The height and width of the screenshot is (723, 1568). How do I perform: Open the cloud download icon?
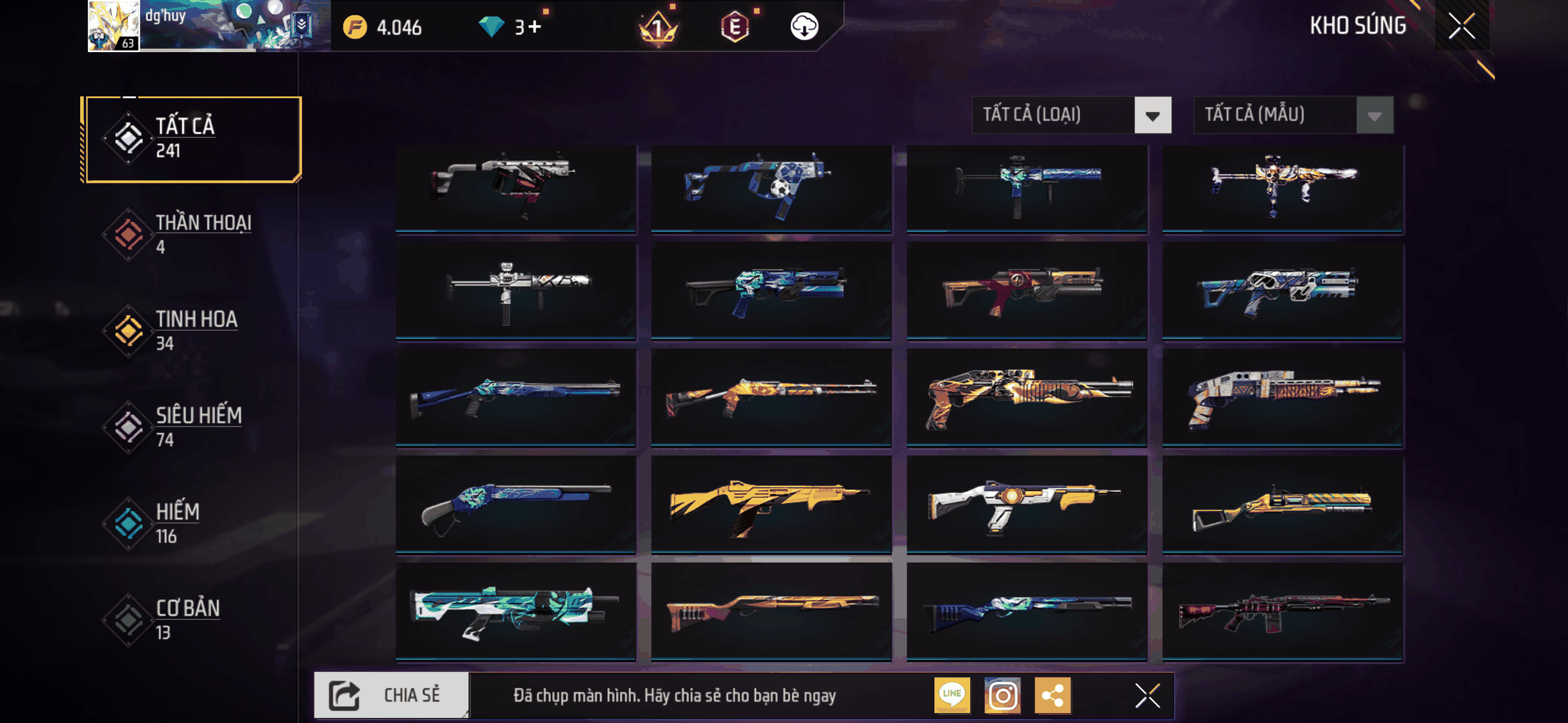[x=804, y=27]
